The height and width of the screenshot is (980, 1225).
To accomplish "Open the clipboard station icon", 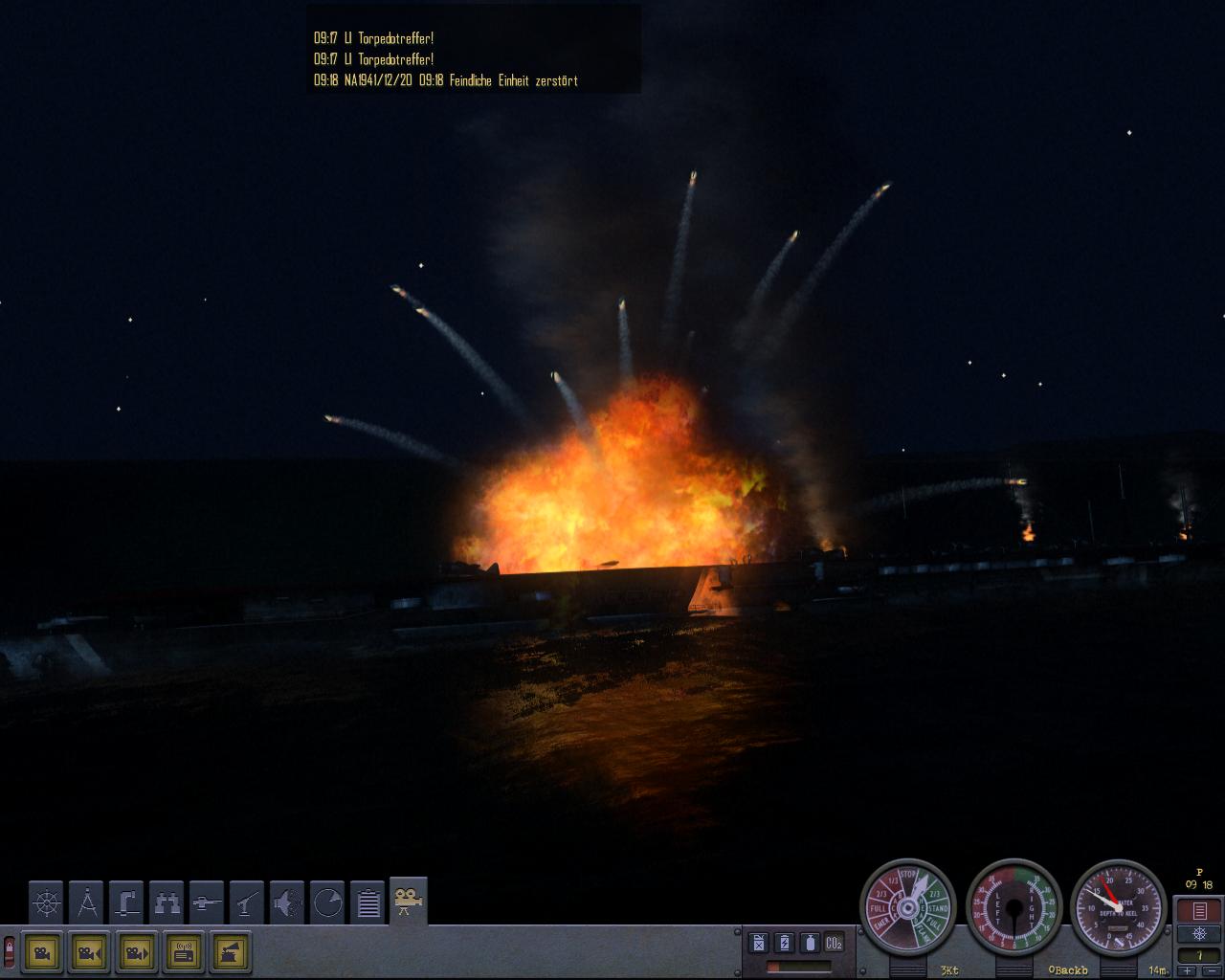I will click(368, 902).
